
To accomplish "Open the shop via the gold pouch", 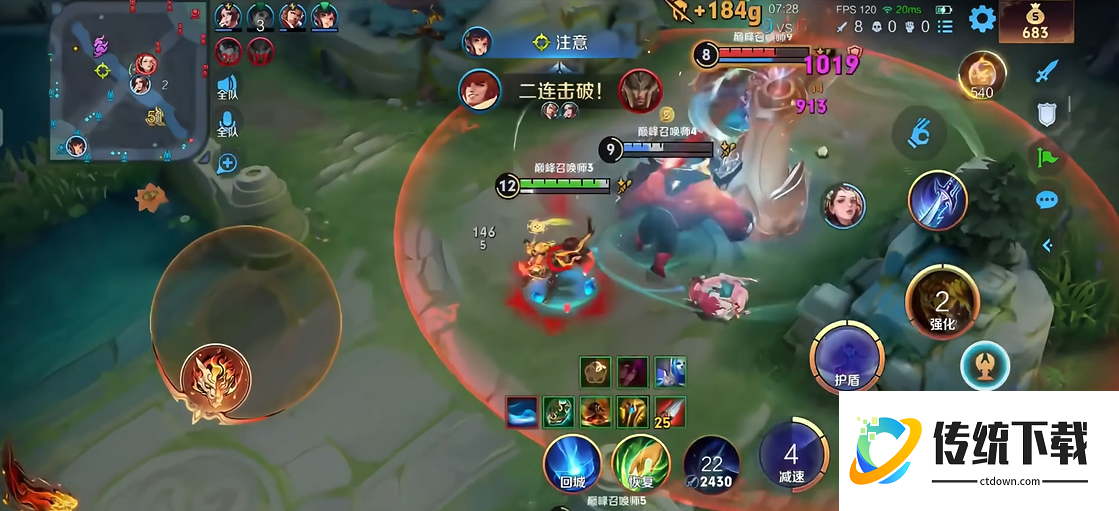I will click(1034, 20).
